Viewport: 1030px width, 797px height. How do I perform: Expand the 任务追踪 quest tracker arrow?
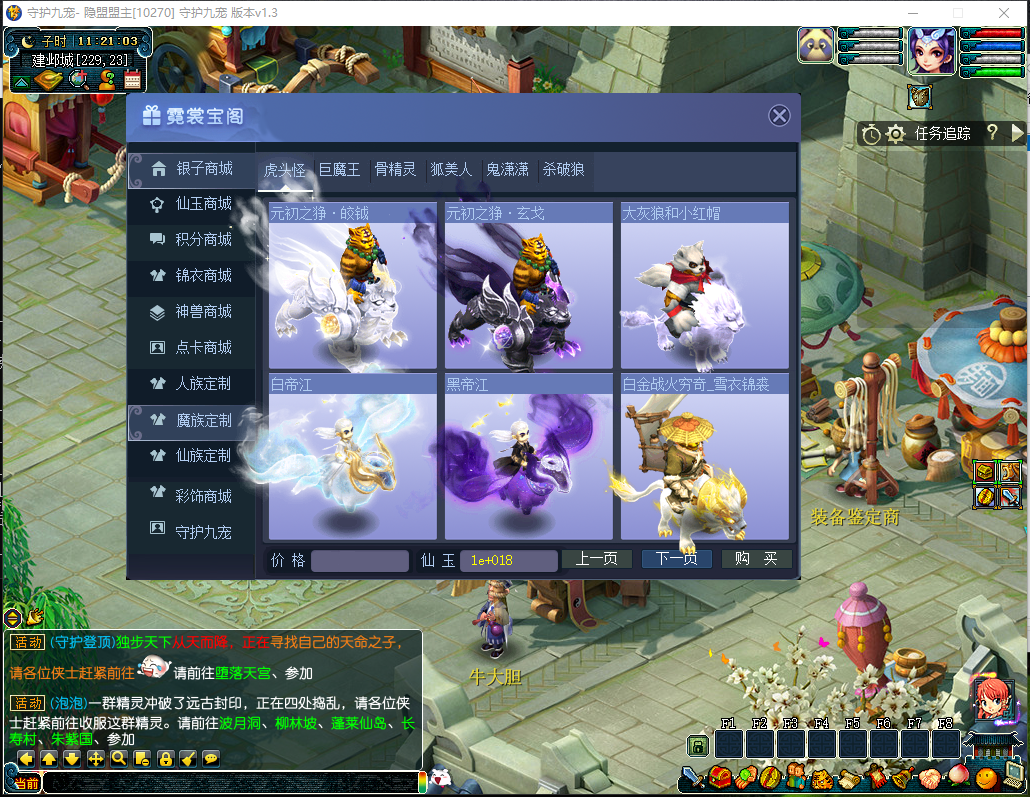[1018, 133]
